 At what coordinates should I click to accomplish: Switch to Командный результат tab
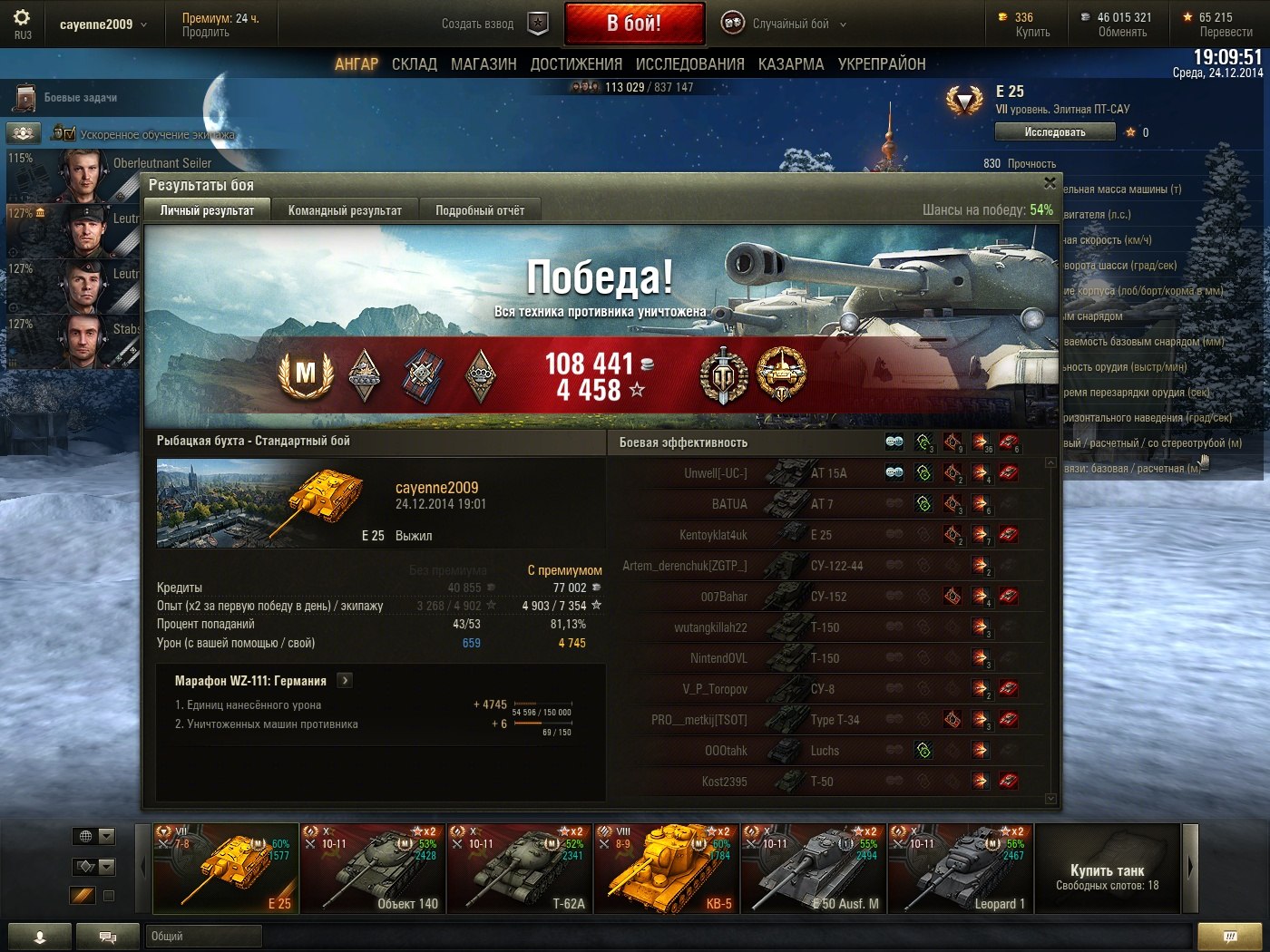tap(345, 210)
